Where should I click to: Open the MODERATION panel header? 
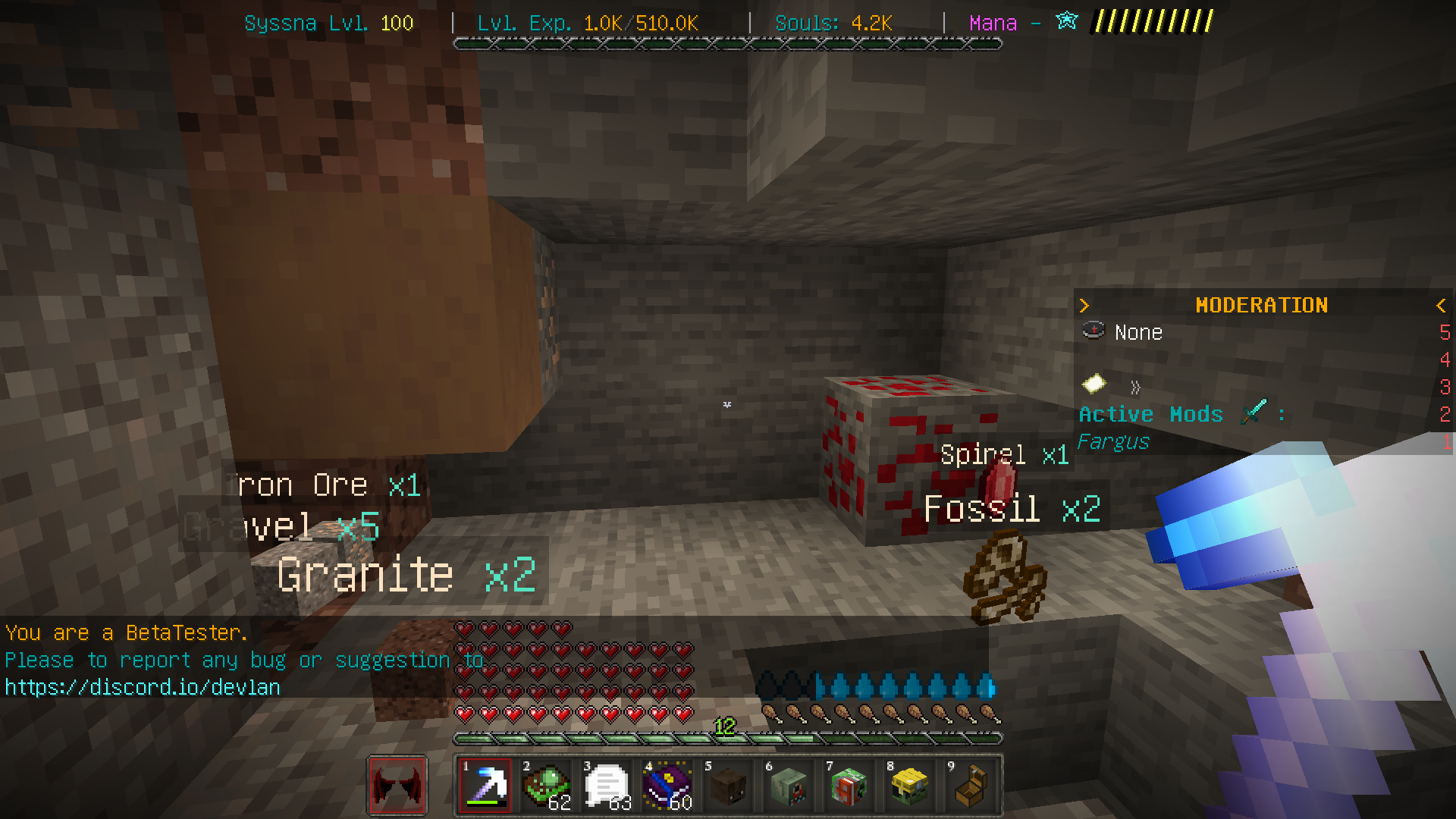coord(1262,306)
